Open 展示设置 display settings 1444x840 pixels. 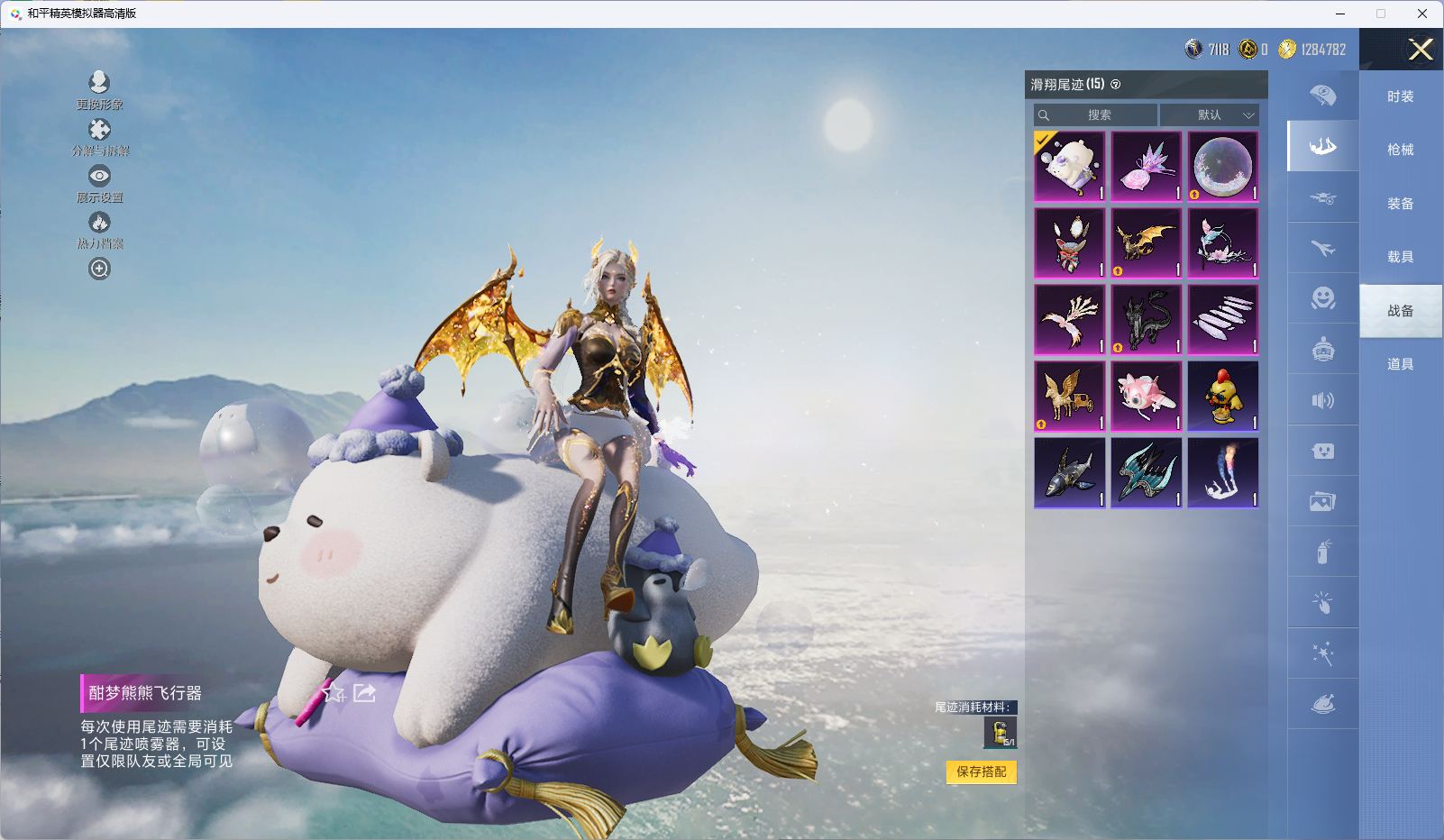tap(99, 182)
